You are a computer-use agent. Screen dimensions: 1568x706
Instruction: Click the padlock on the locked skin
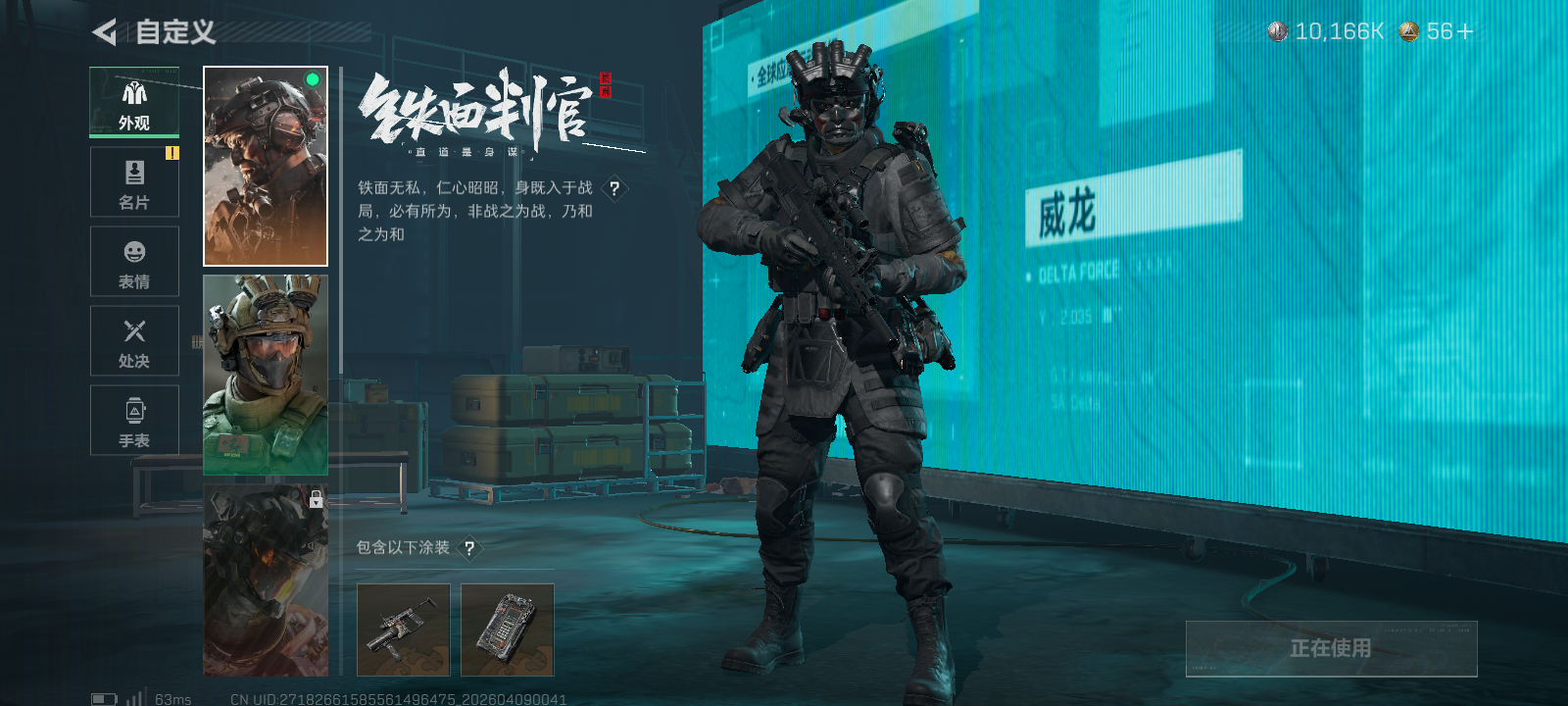click(316, 501)
